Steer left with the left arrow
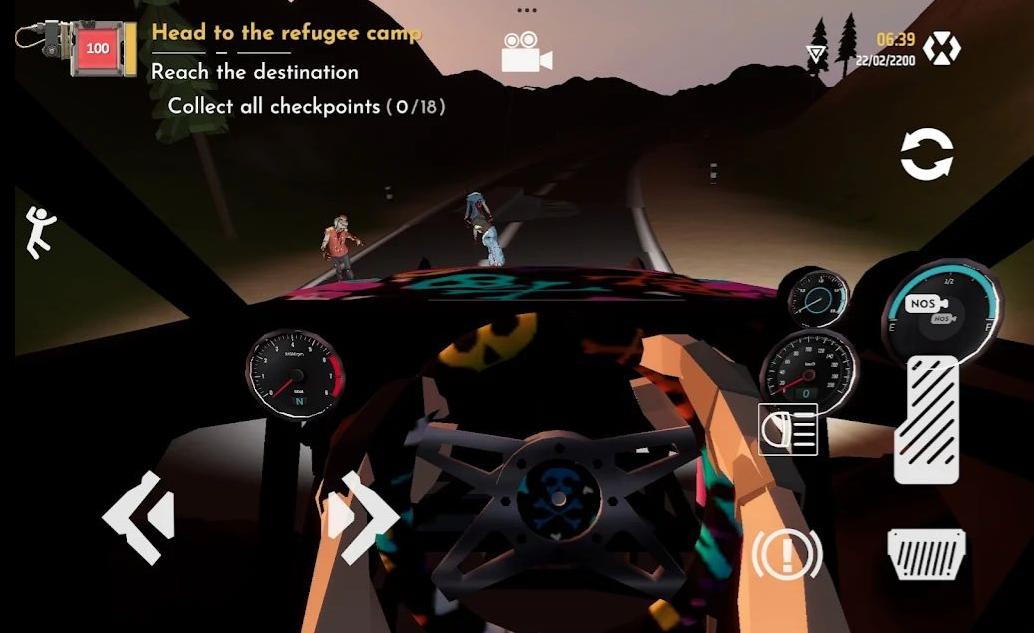Screen dimensions: 1034x633 pos(139,516)
